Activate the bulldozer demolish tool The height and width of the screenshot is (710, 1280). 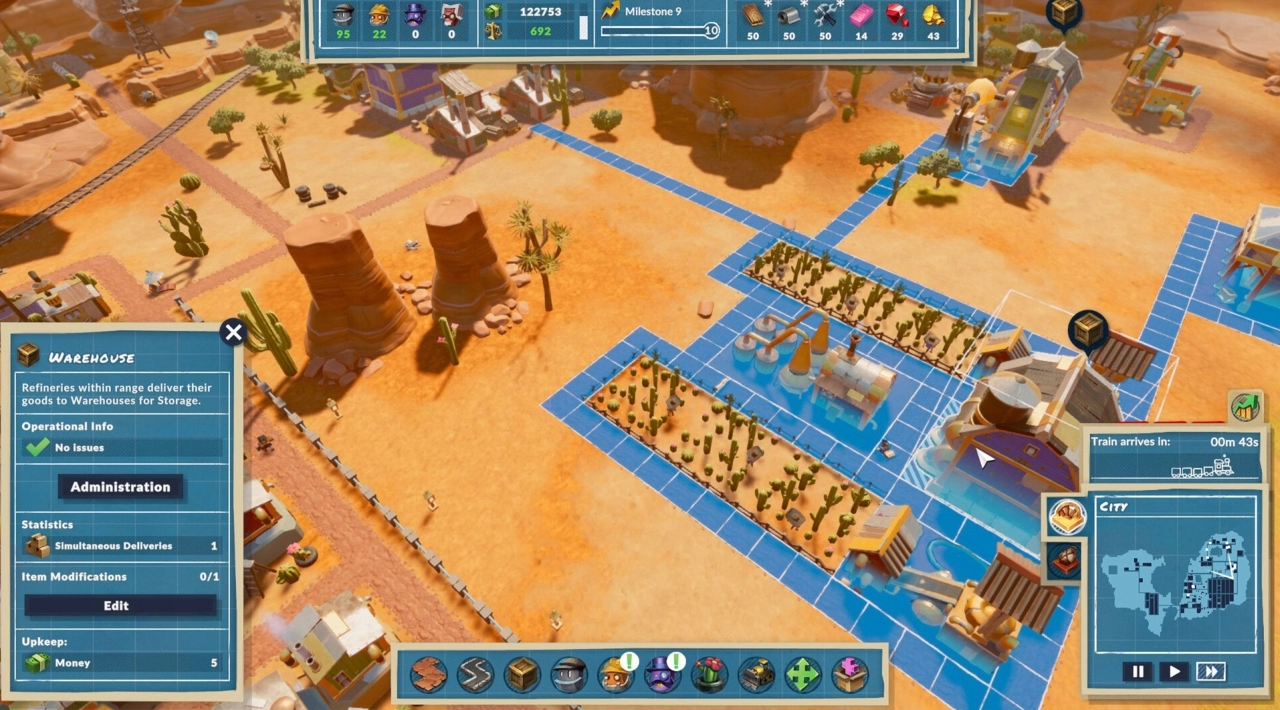(x=756, y=675)
